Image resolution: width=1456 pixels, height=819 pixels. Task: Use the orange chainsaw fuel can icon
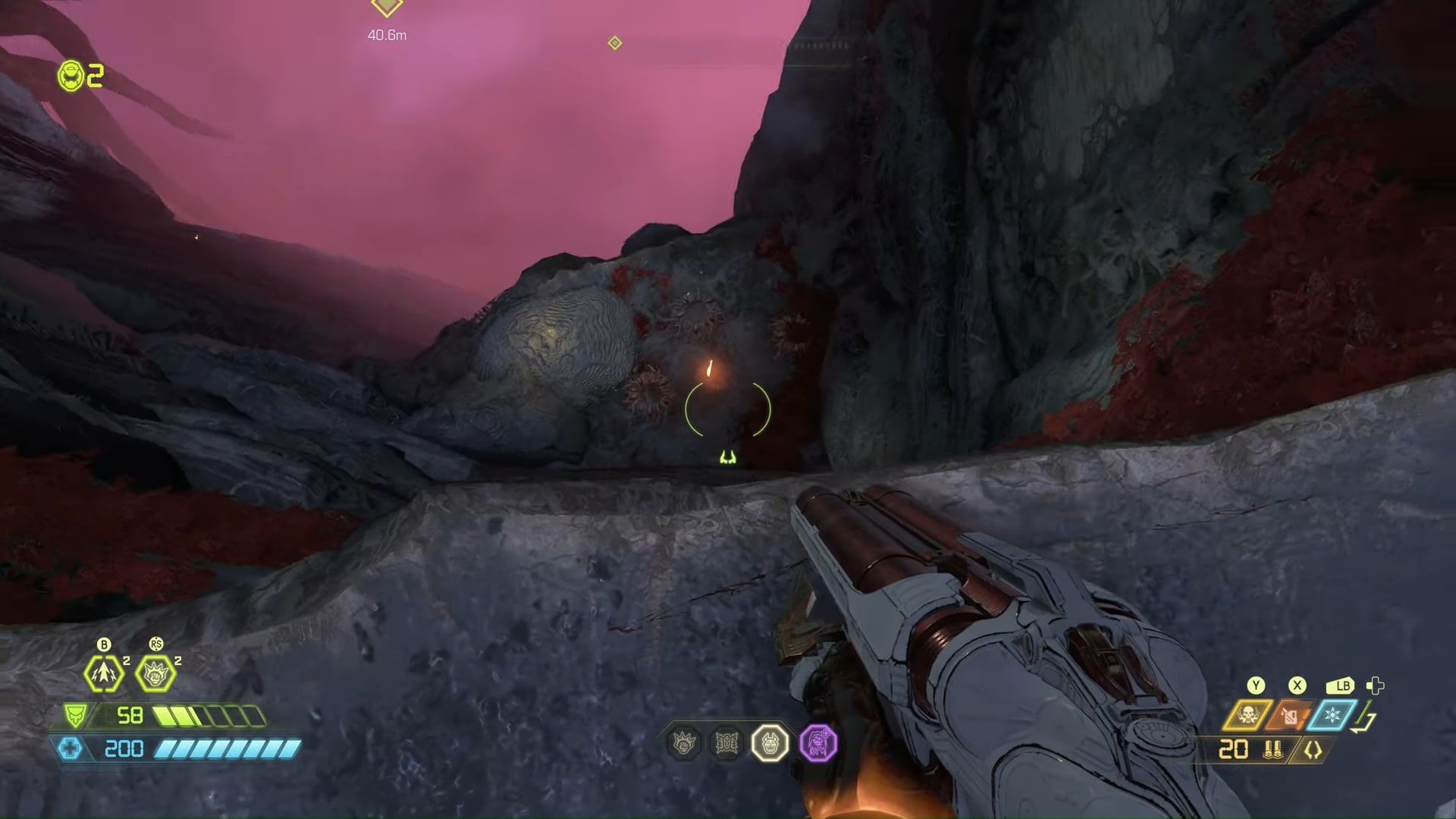[x=1289, y=715]
